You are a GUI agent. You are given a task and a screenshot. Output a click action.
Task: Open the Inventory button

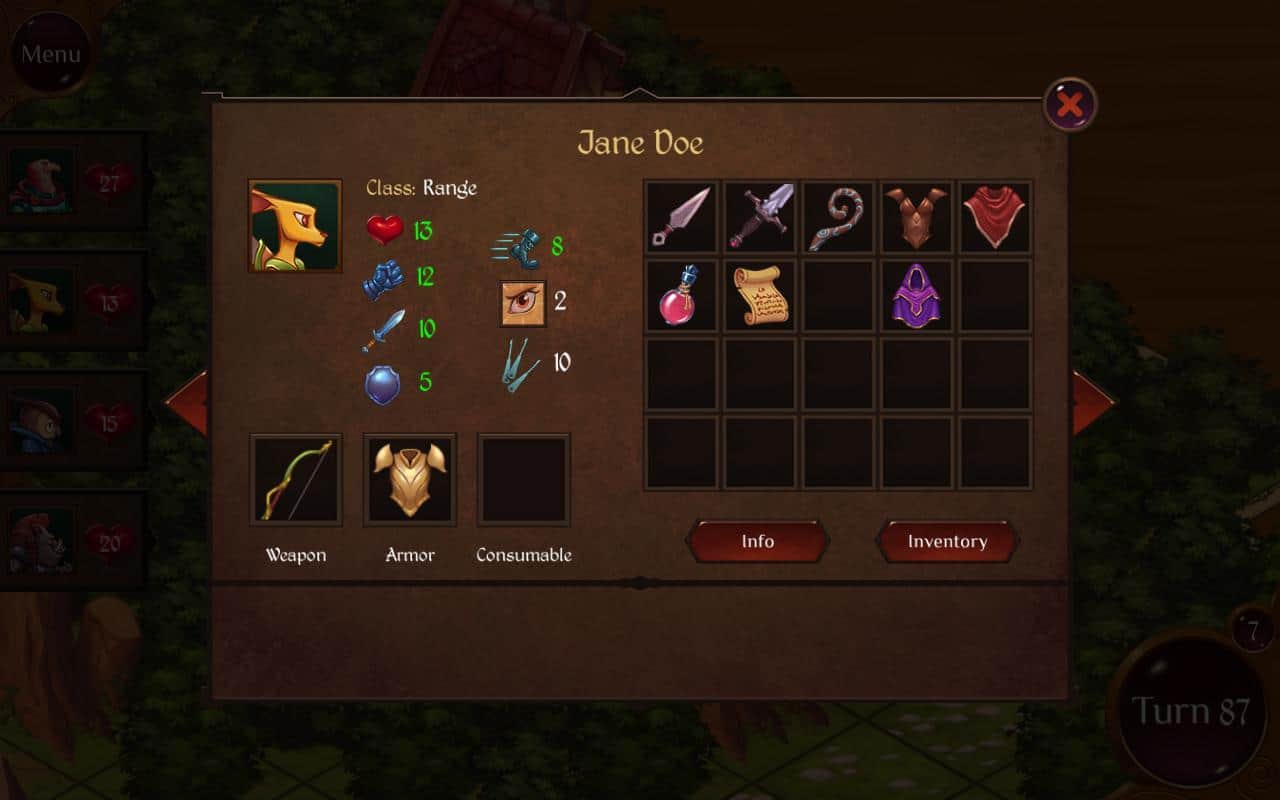point(947,541)
